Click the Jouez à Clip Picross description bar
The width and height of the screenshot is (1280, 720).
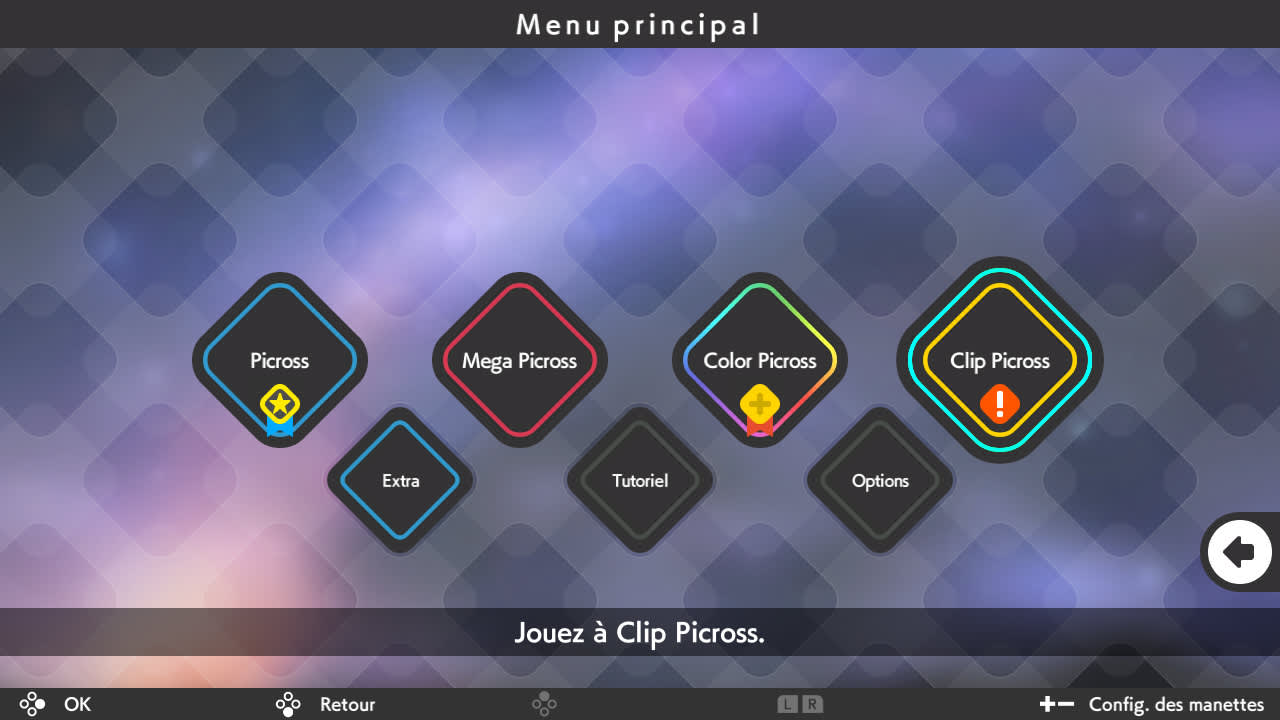click(640, 633)
